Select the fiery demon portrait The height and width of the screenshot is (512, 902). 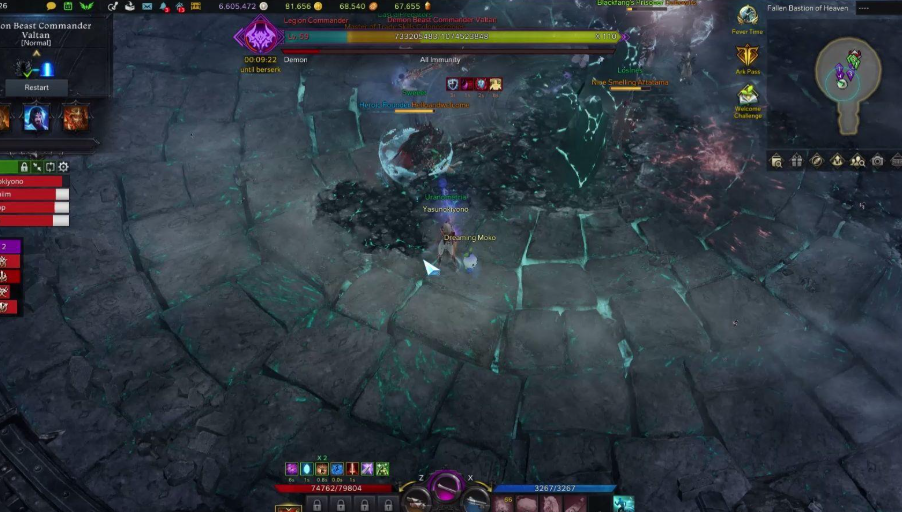pos(74,118)
